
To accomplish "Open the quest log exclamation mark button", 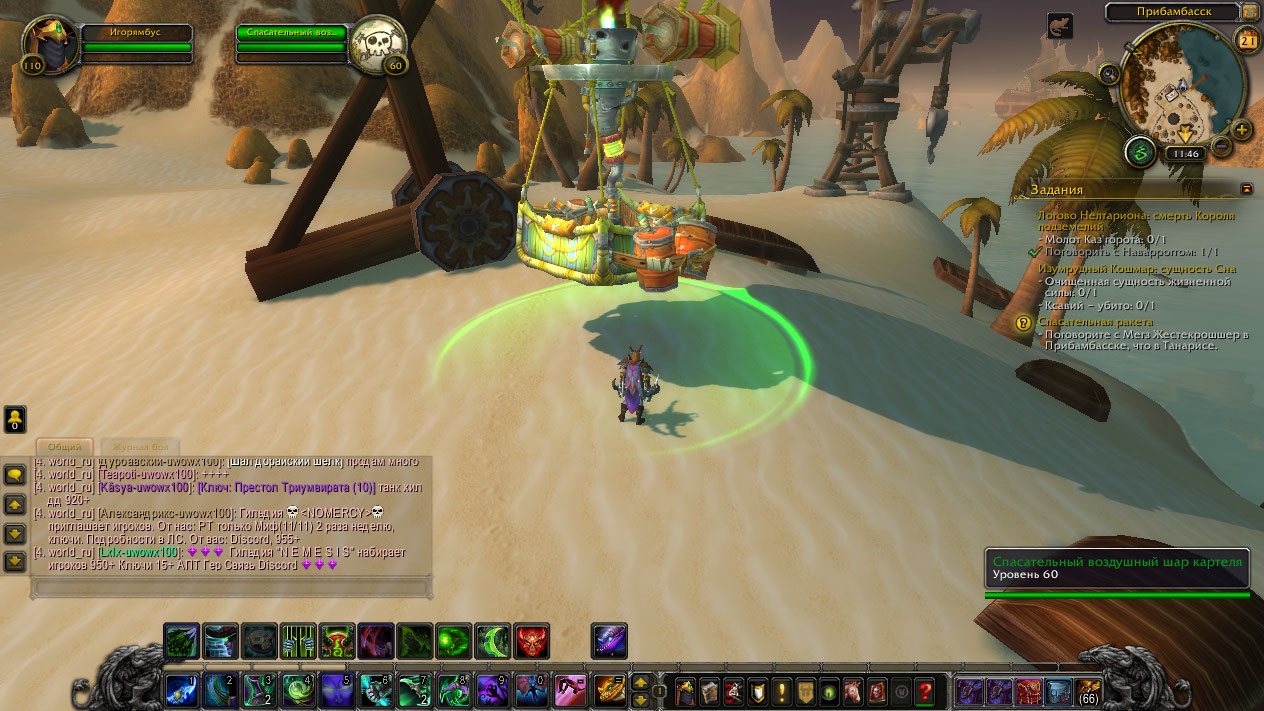I will [x=781, y=691].
